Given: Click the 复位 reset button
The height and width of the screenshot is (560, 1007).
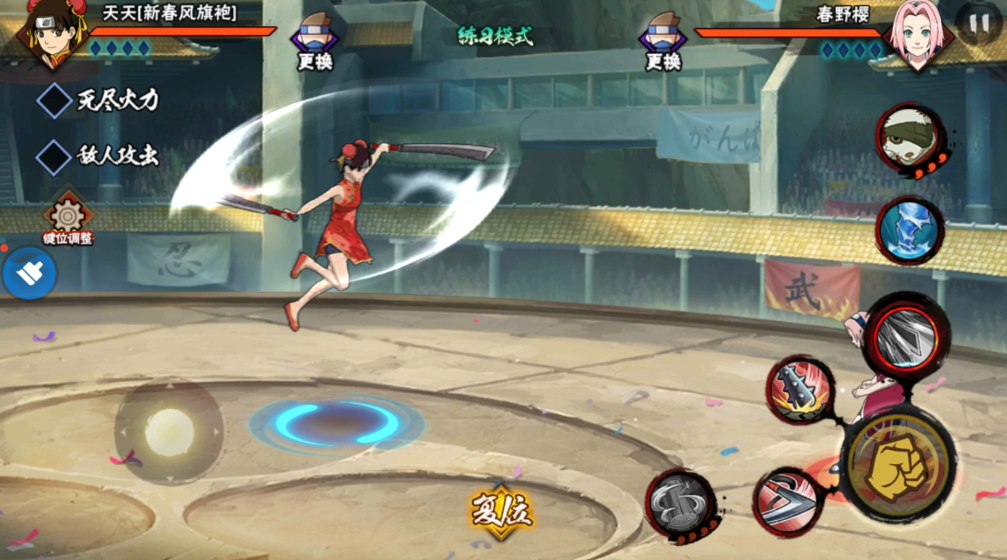Looking at the screenshot, I should [502, 511].
